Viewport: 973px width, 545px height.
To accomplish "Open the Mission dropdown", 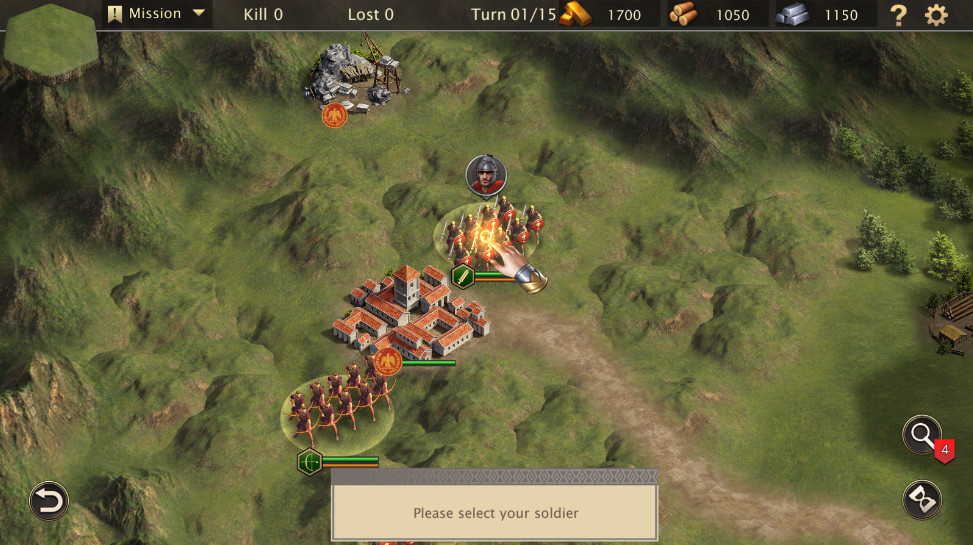I will [158, 14].
